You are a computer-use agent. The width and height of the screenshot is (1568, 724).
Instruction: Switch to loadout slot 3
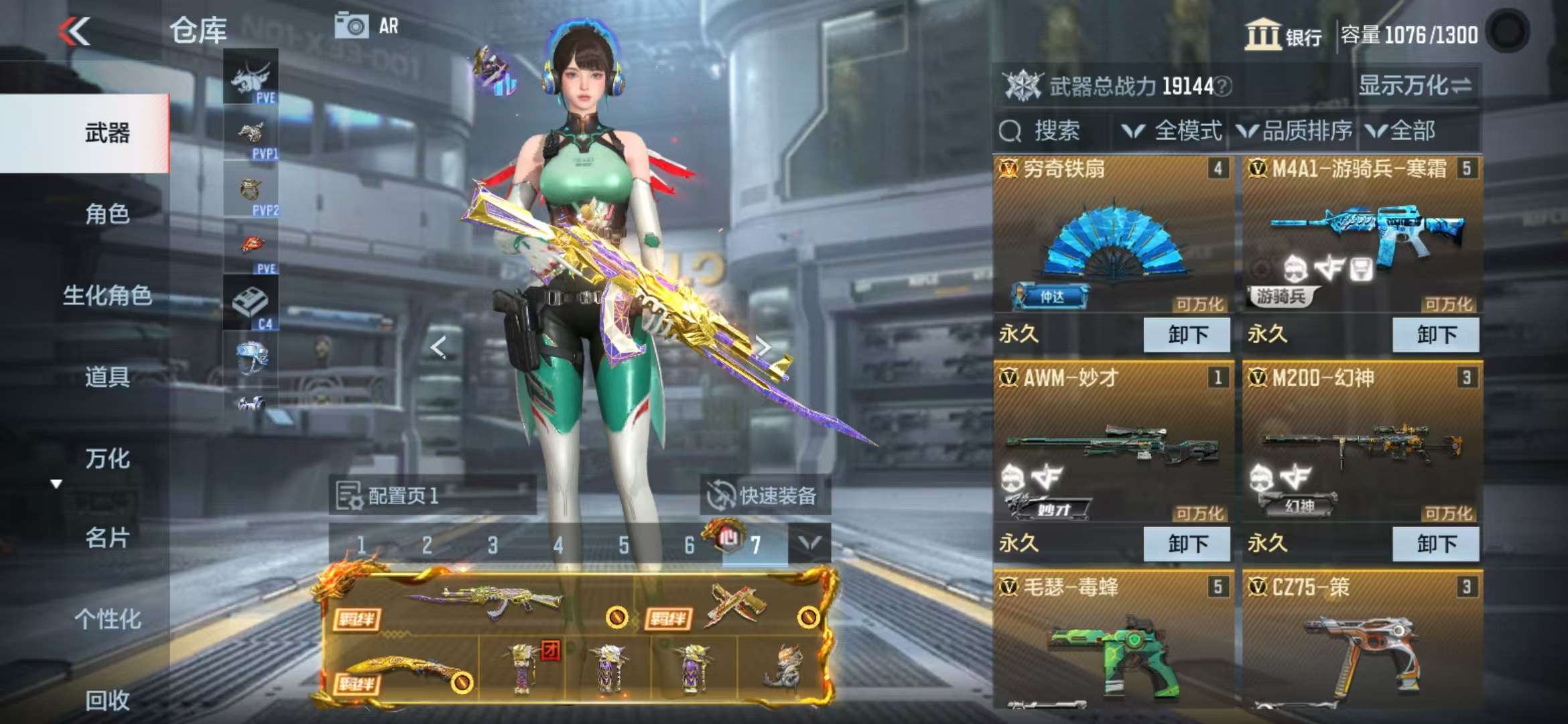tap(493, 545)
